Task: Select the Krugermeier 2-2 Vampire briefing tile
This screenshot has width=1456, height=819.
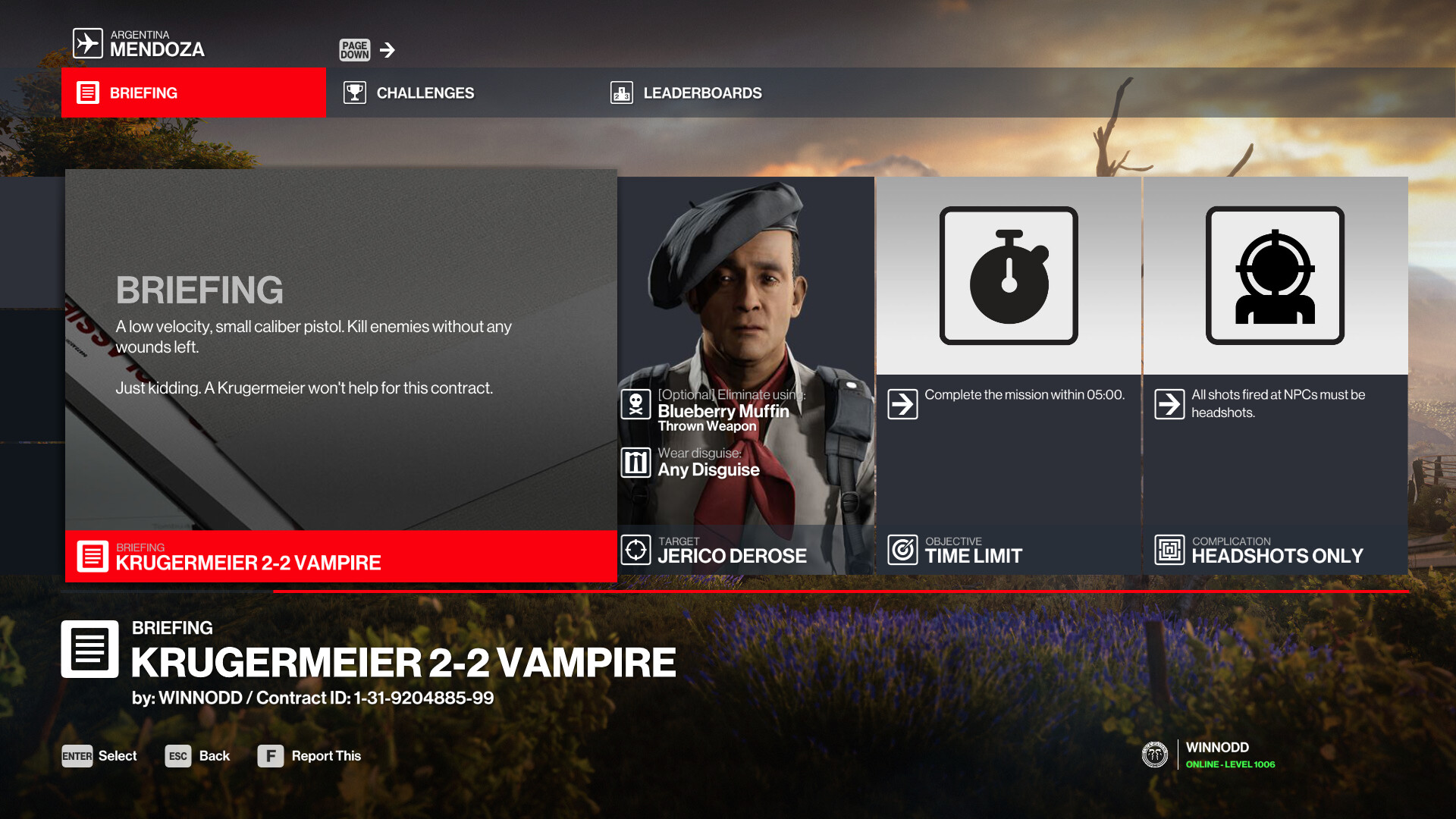Action: [340, 375]
